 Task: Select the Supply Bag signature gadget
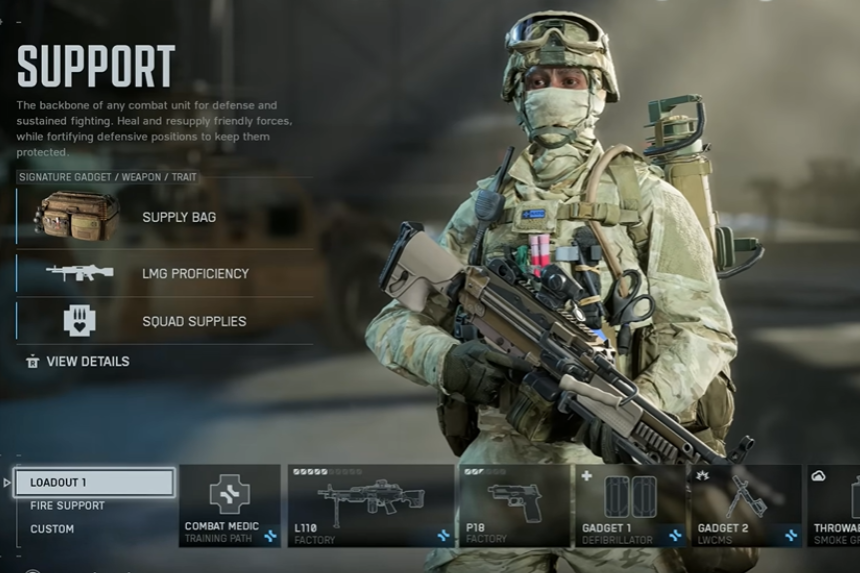(165, 217)
